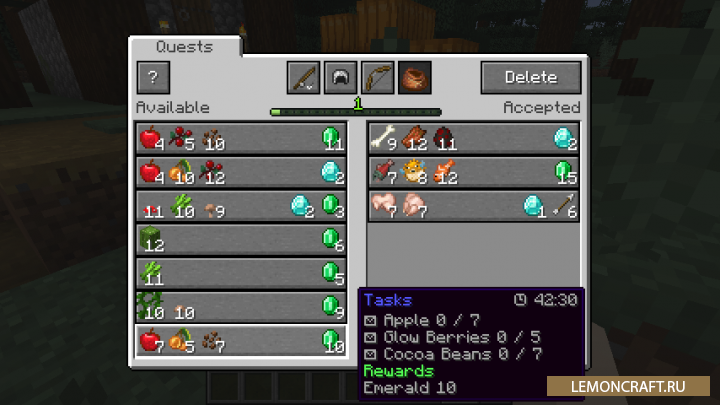Pick the single-item quest rewarding 5 emeralds
Image resolution: width=720 pixels, height=405 pixels.
click(x=241, y=274)
